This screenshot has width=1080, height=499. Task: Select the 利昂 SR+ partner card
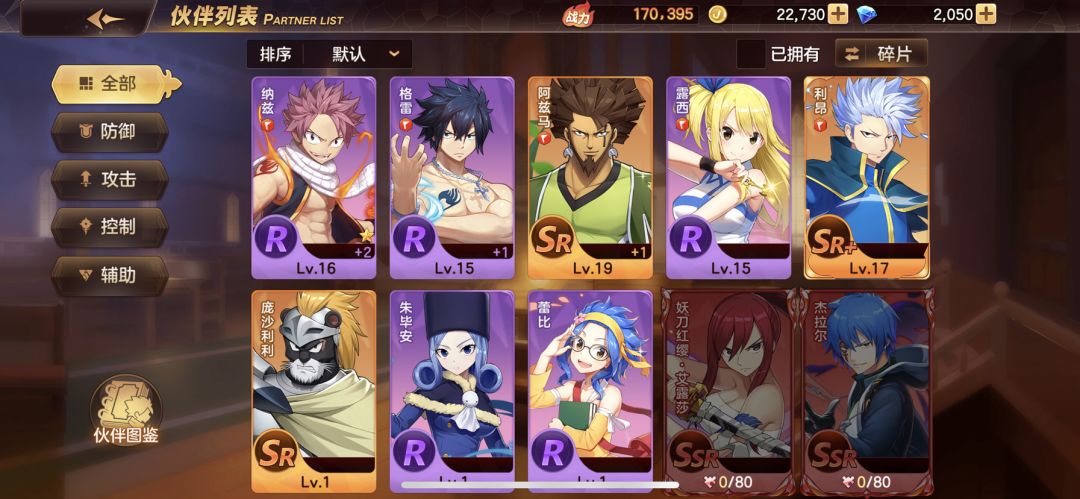click(867, 177)
